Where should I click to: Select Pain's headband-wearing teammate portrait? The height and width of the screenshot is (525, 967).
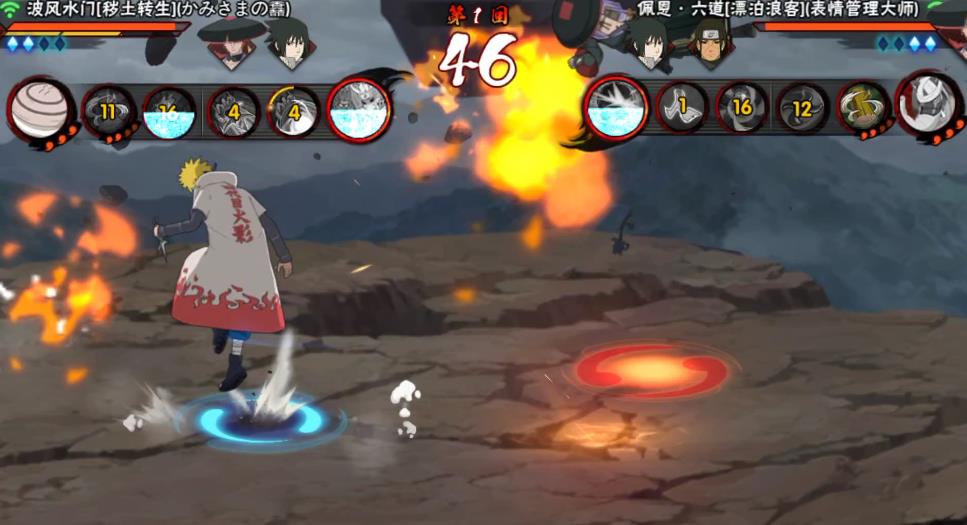708,40
